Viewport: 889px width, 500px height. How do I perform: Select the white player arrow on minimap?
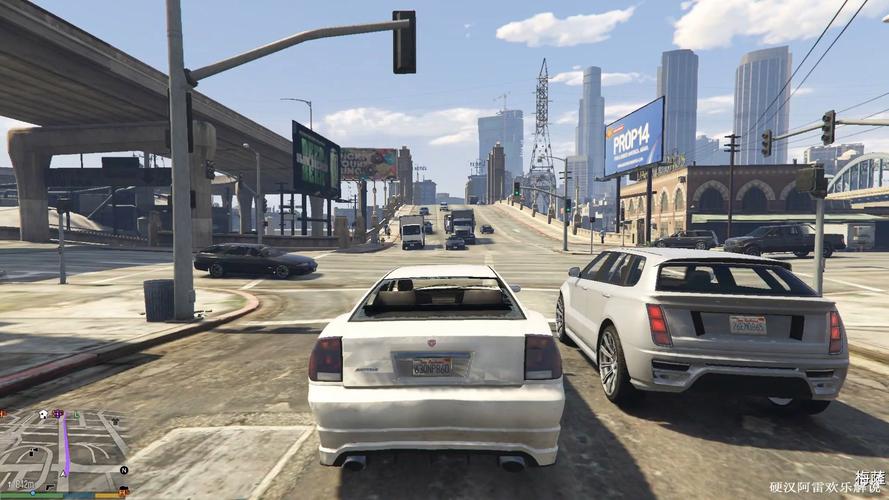[63, 474]
